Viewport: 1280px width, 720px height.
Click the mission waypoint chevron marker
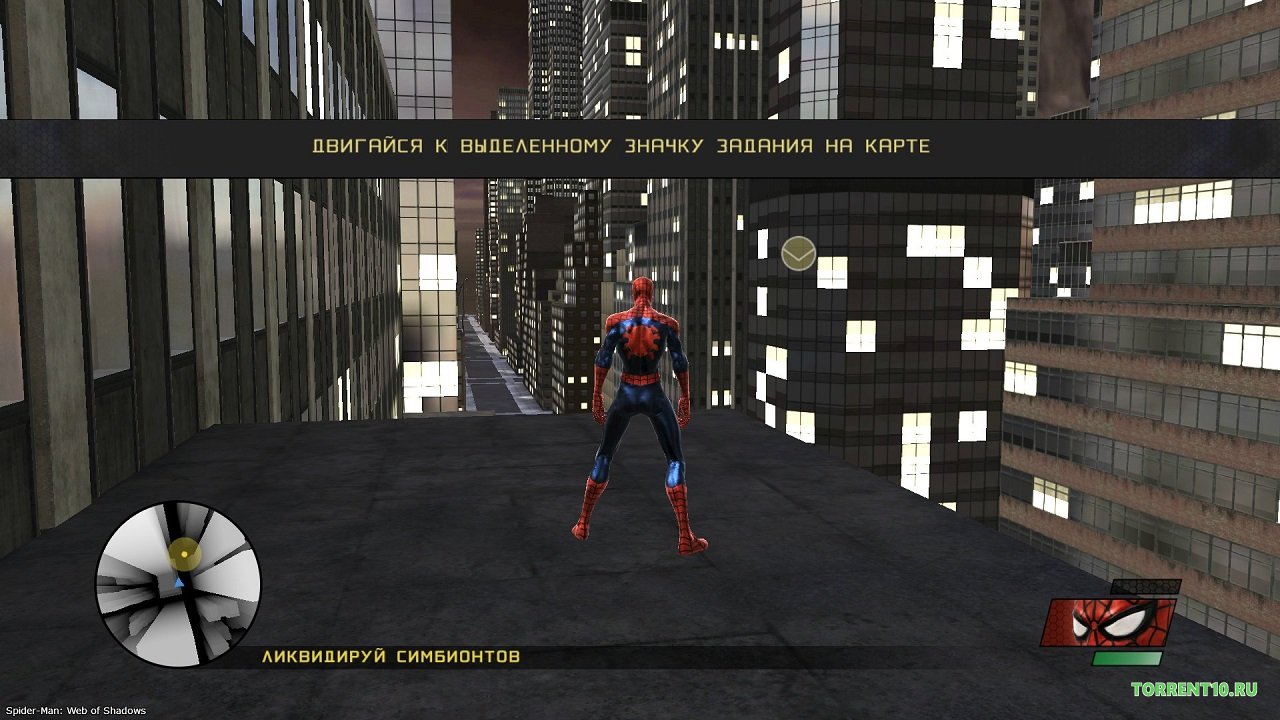pyautogui.click(x=798, y=254)
